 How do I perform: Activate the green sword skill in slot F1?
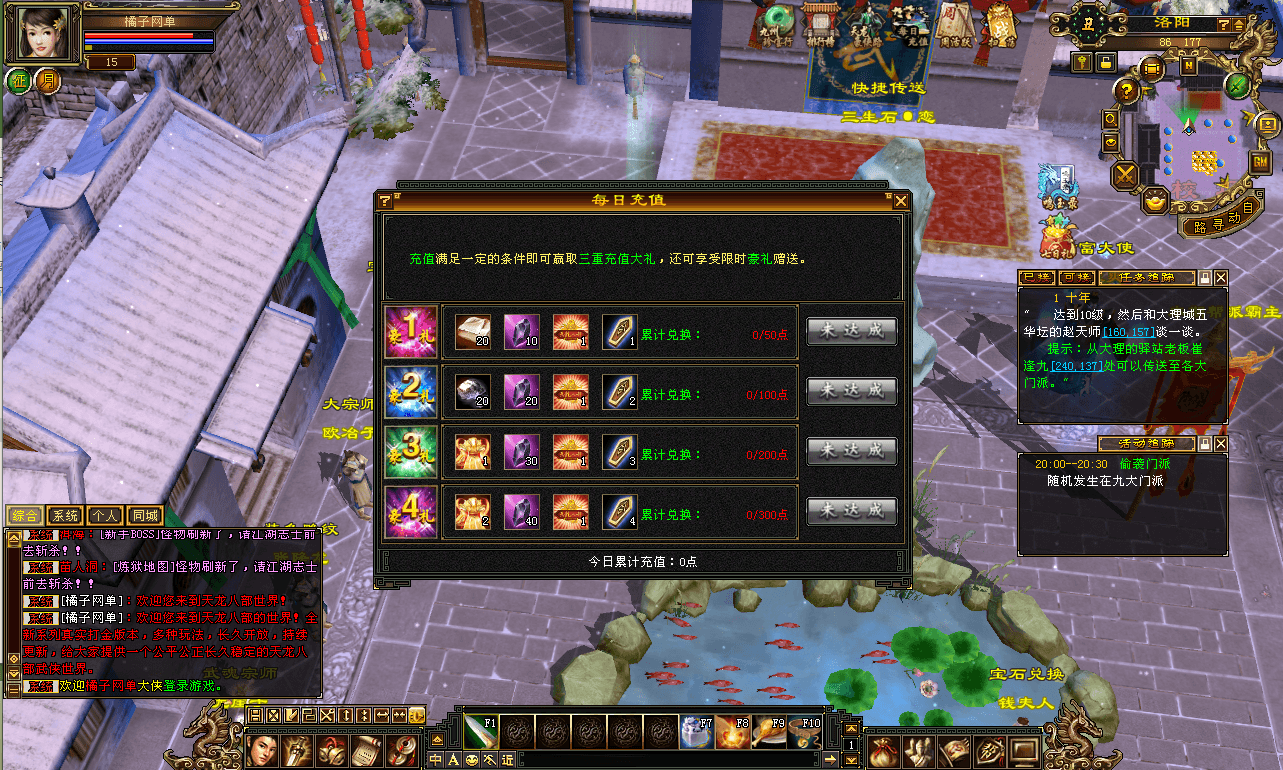tap(480, 732)
